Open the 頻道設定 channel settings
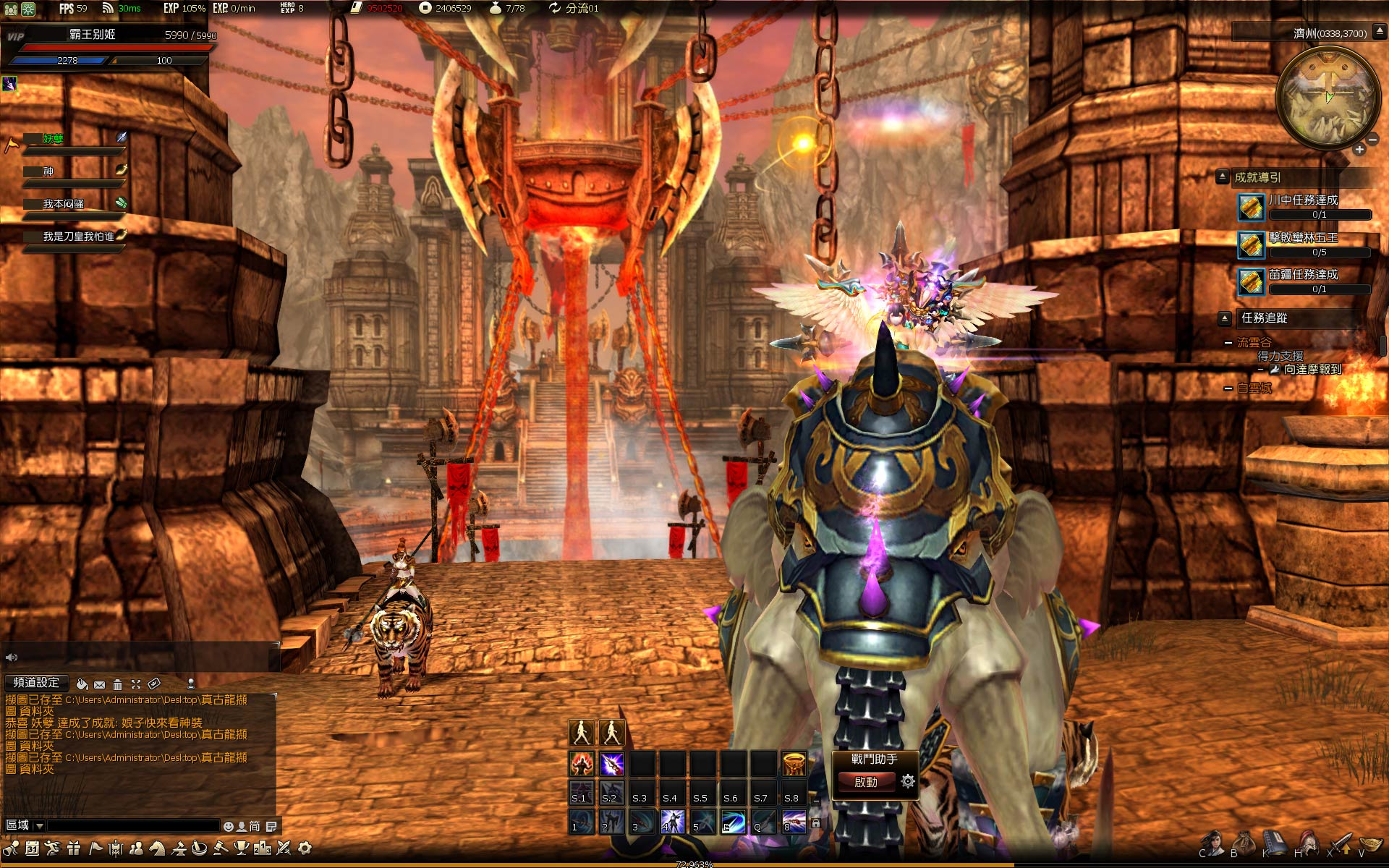The height and width of the screenshot is (868, 1389). click(x=36, y=683)
